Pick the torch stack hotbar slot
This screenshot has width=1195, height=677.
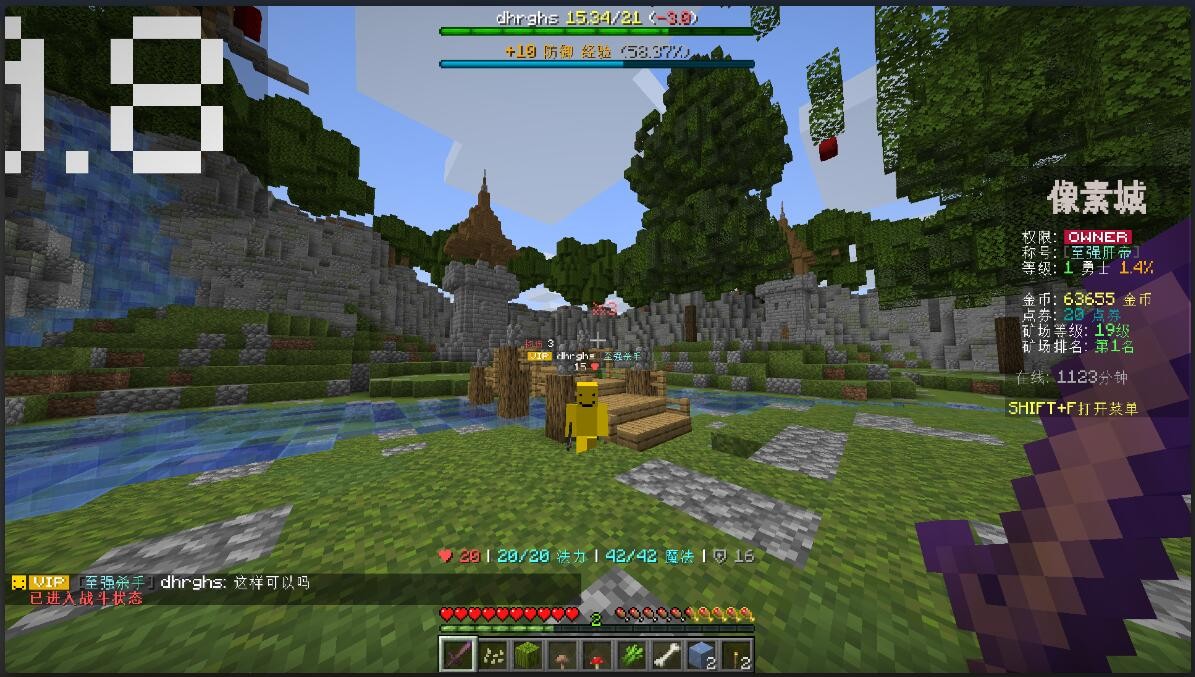pyautogui.click(x=737, y=655)
